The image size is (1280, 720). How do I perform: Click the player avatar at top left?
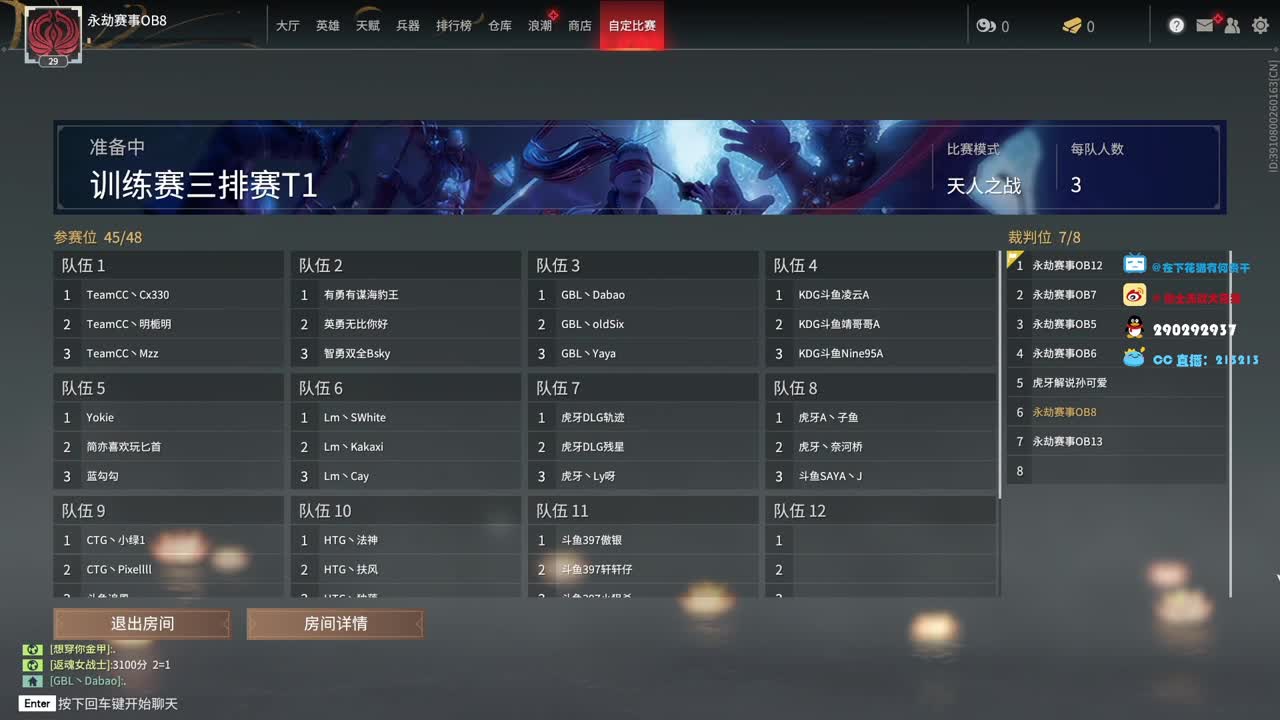(x=55, y=35)
